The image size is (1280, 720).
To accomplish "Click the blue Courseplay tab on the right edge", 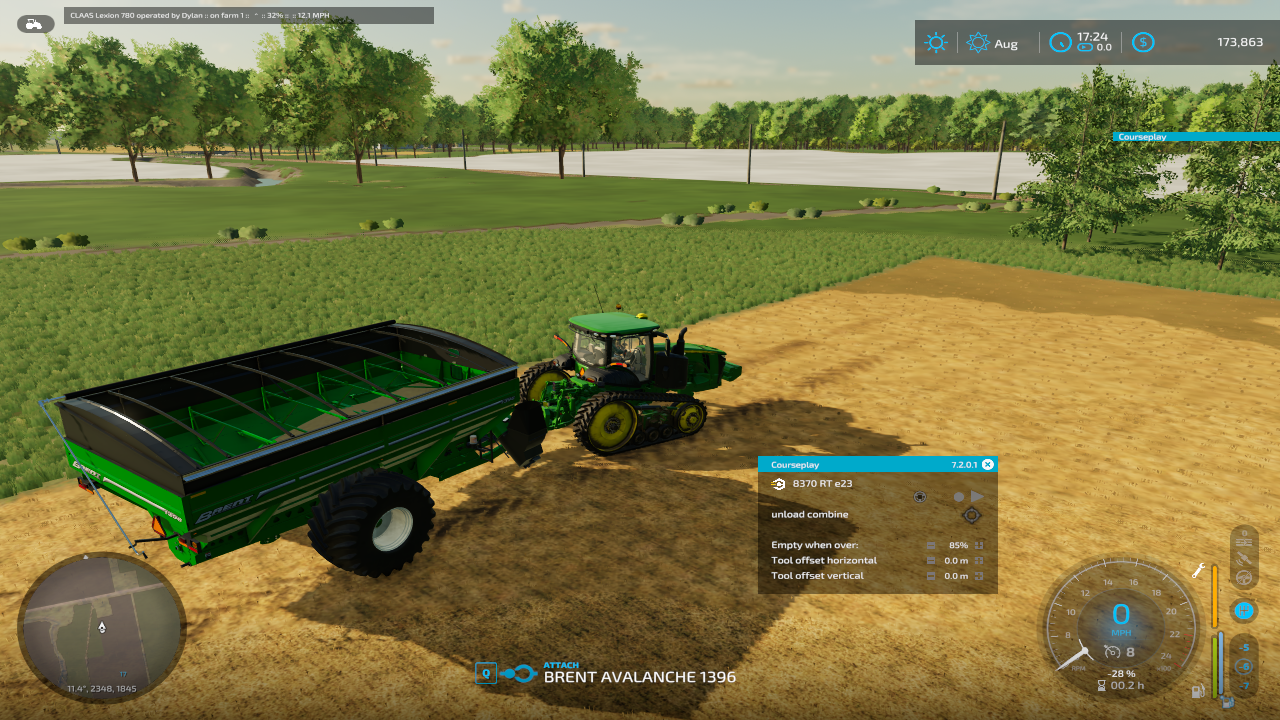I will coord(1195,136).
